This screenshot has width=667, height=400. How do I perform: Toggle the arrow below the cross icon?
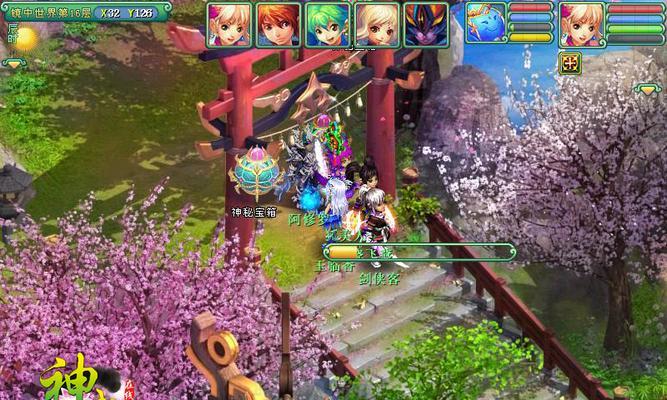click(646, 89)
